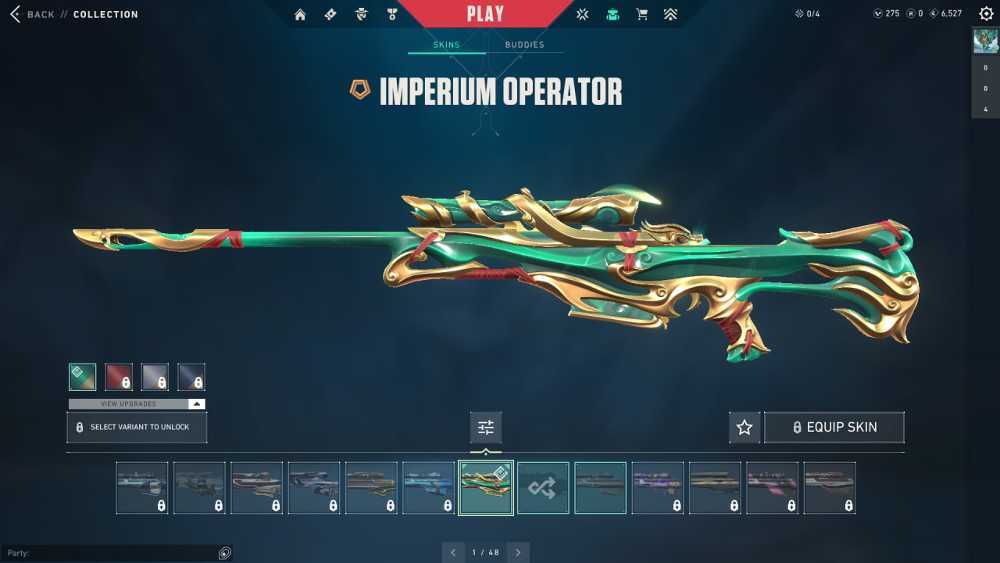Select the Skins tab
The image size is (1000, 563).
click(x=446, y=45)
